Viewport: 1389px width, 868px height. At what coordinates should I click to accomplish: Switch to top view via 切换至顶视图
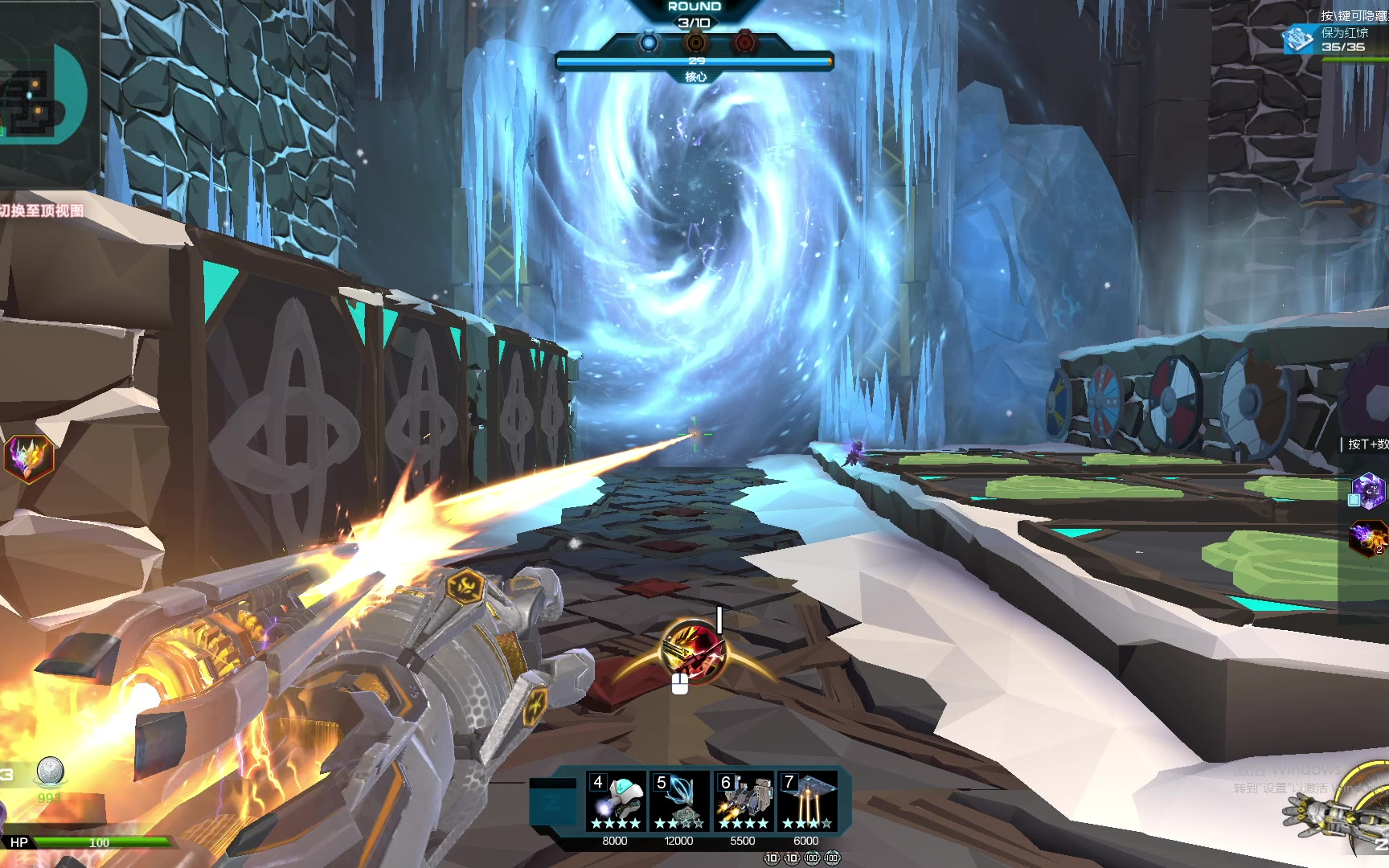[43, 211]
